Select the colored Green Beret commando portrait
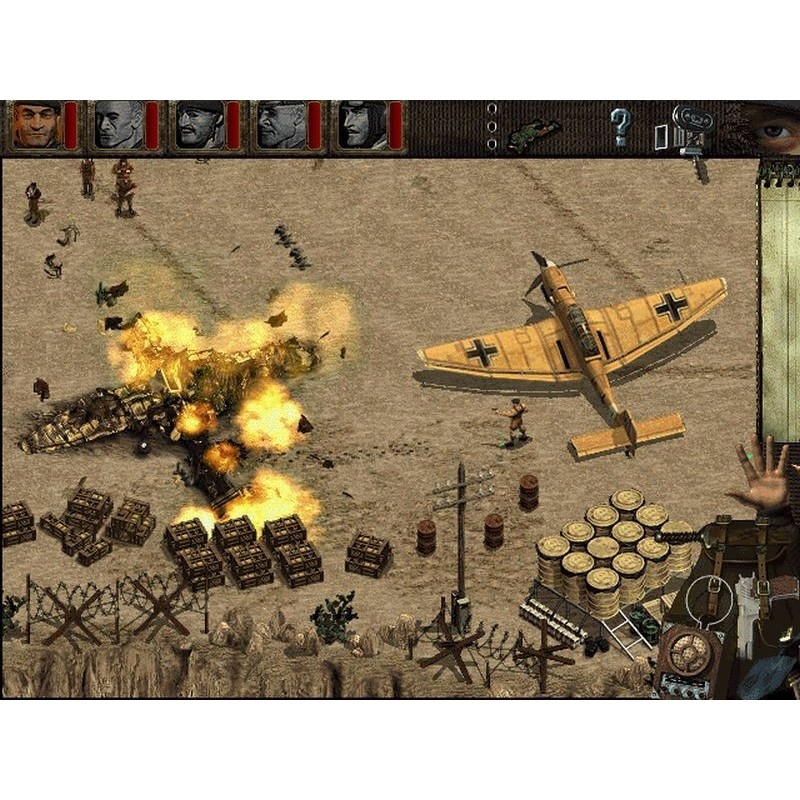 point(37,125)
